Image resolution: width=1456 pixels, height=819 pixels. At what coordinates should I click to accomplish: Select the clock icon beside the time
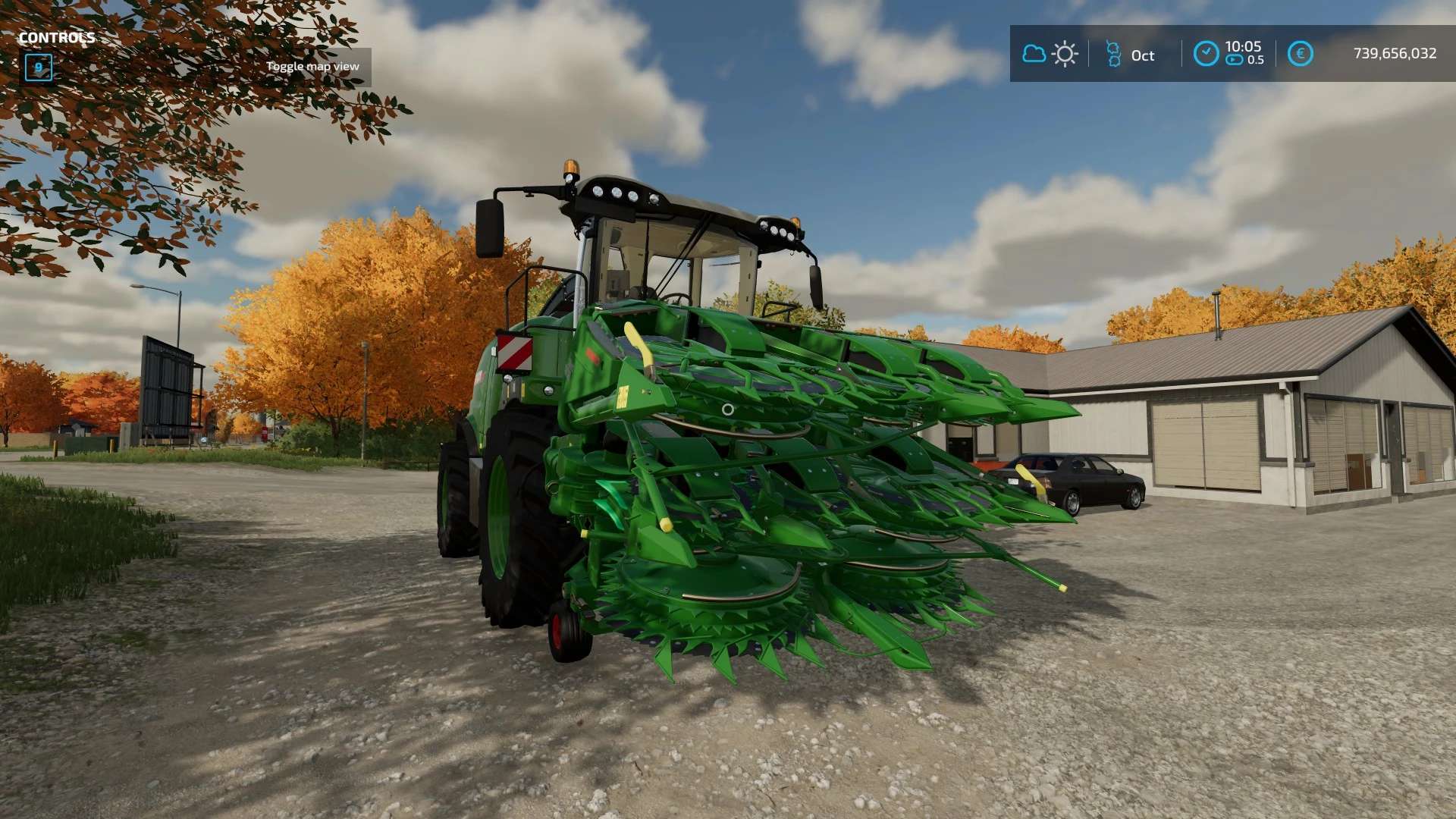[x=1206, y=54]
